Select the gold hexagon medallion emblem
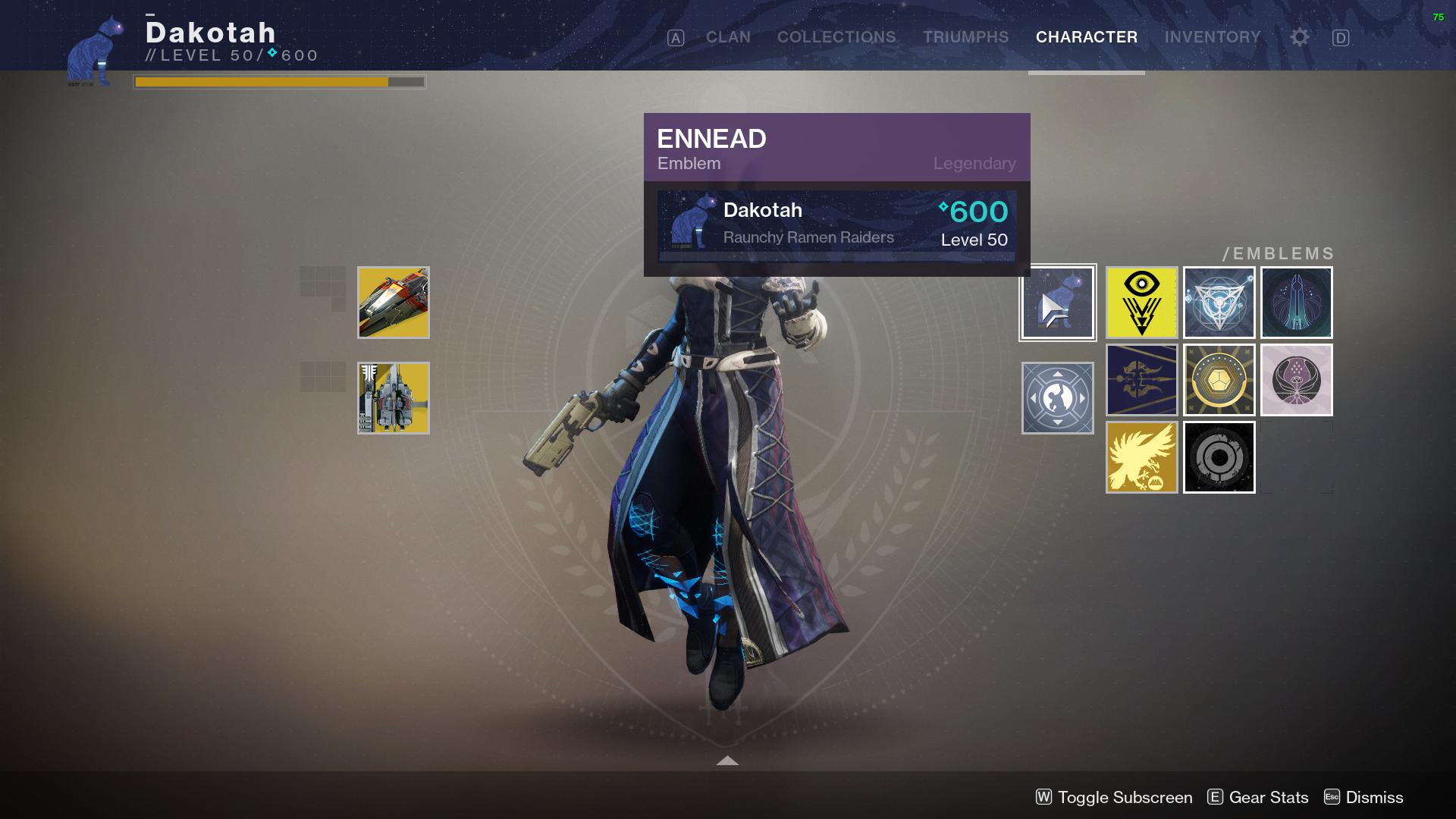The height and width of the screenshot is (819, 1456). [x=1219, y=379]
